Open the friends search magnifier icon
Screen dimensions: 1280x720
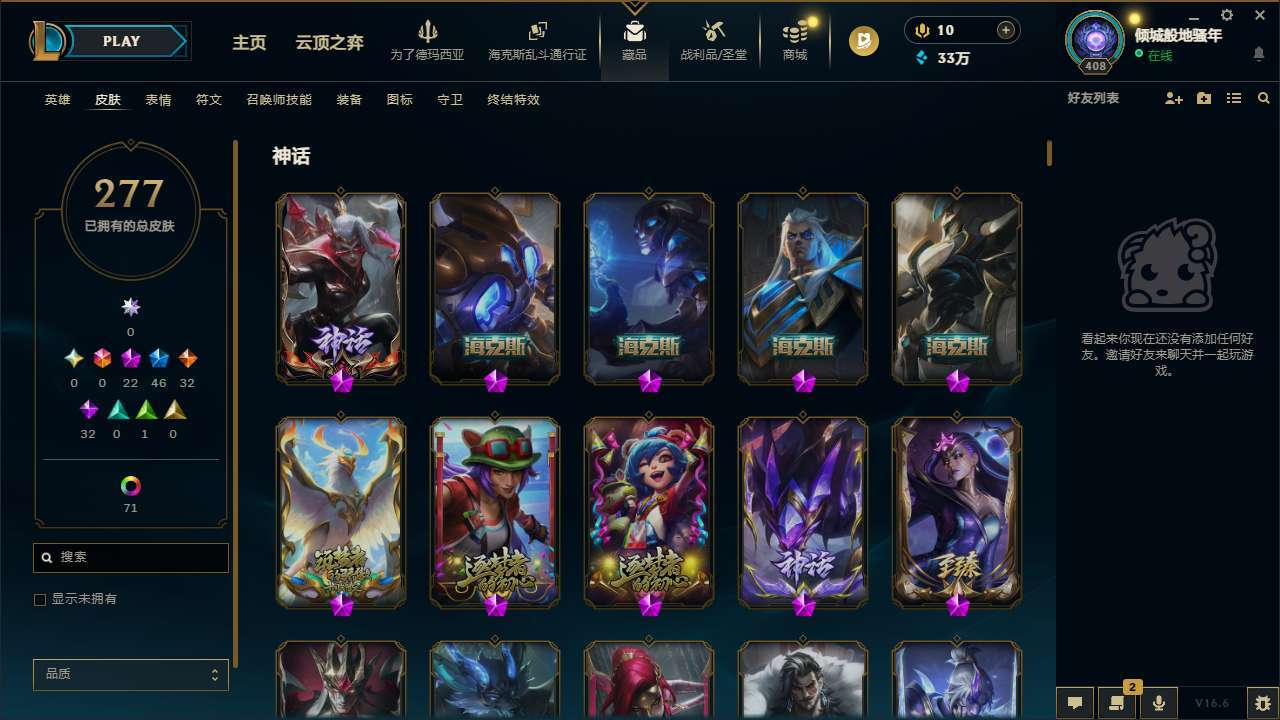point(1264,99)
